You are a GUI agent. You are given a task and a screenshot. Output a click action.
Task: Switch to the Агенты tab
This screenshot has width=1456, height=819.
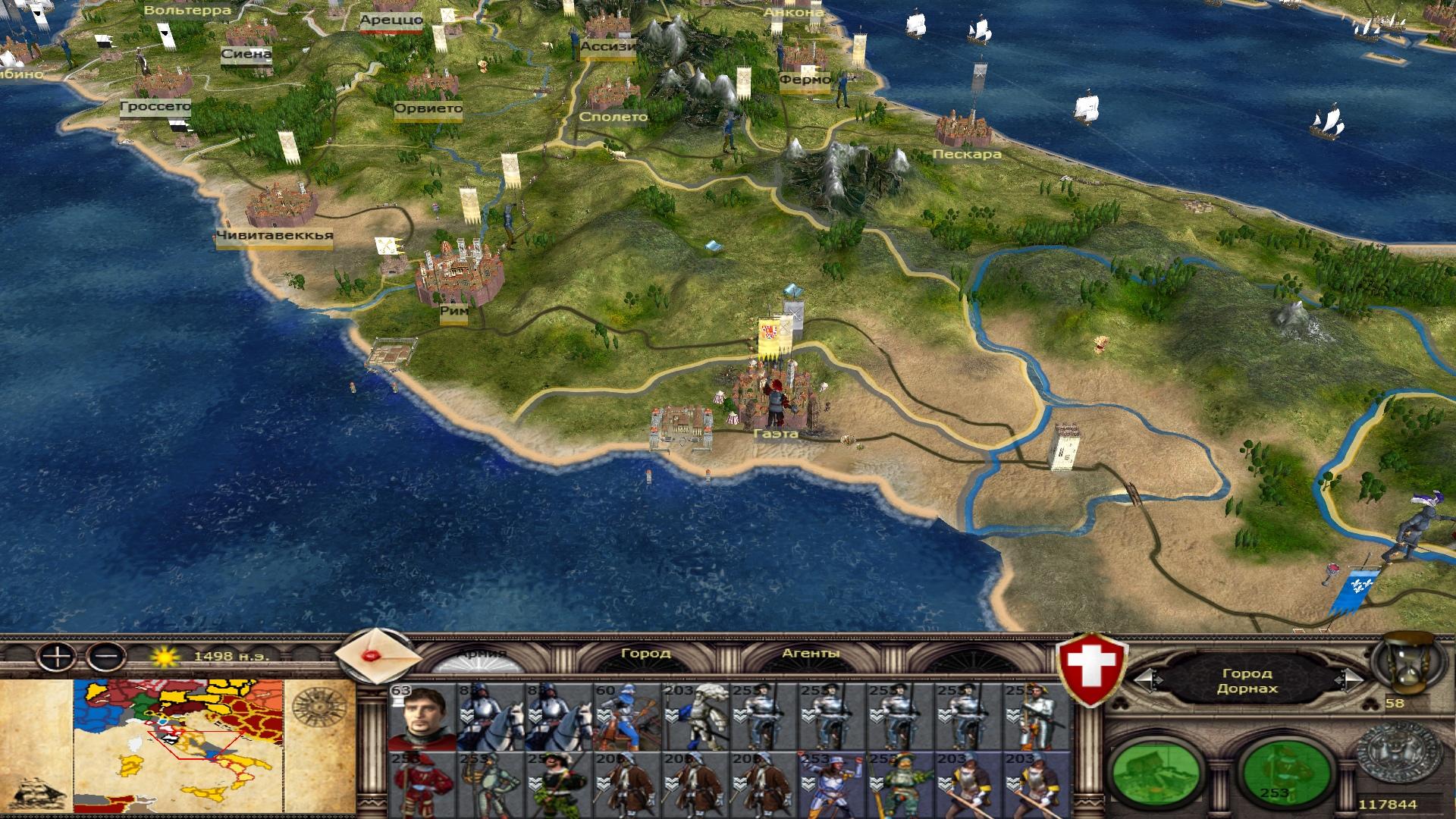811,653
